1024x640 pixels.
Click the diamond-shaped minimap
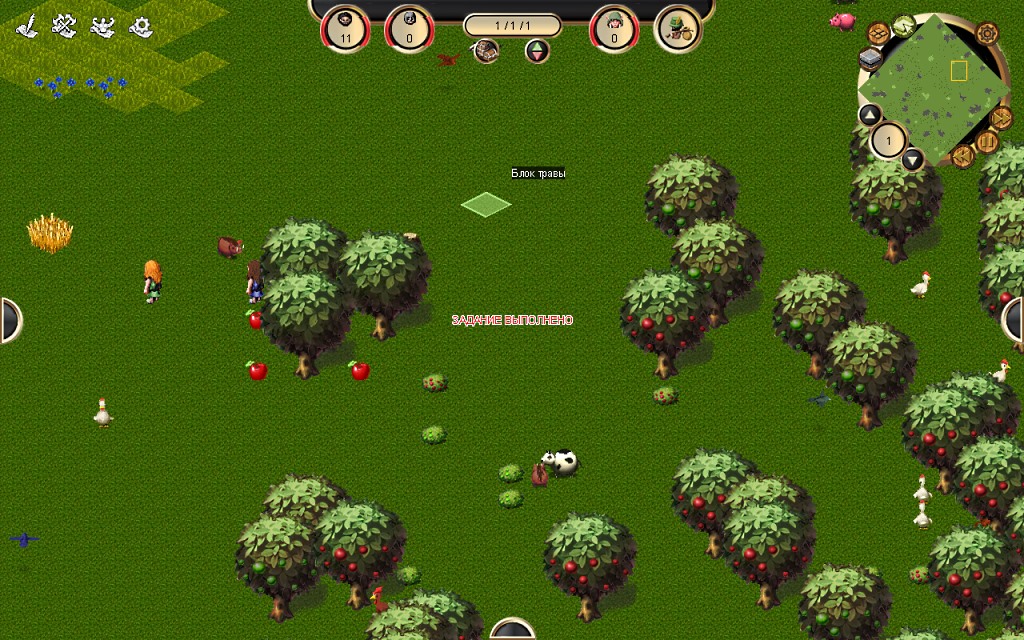(933, 88)
